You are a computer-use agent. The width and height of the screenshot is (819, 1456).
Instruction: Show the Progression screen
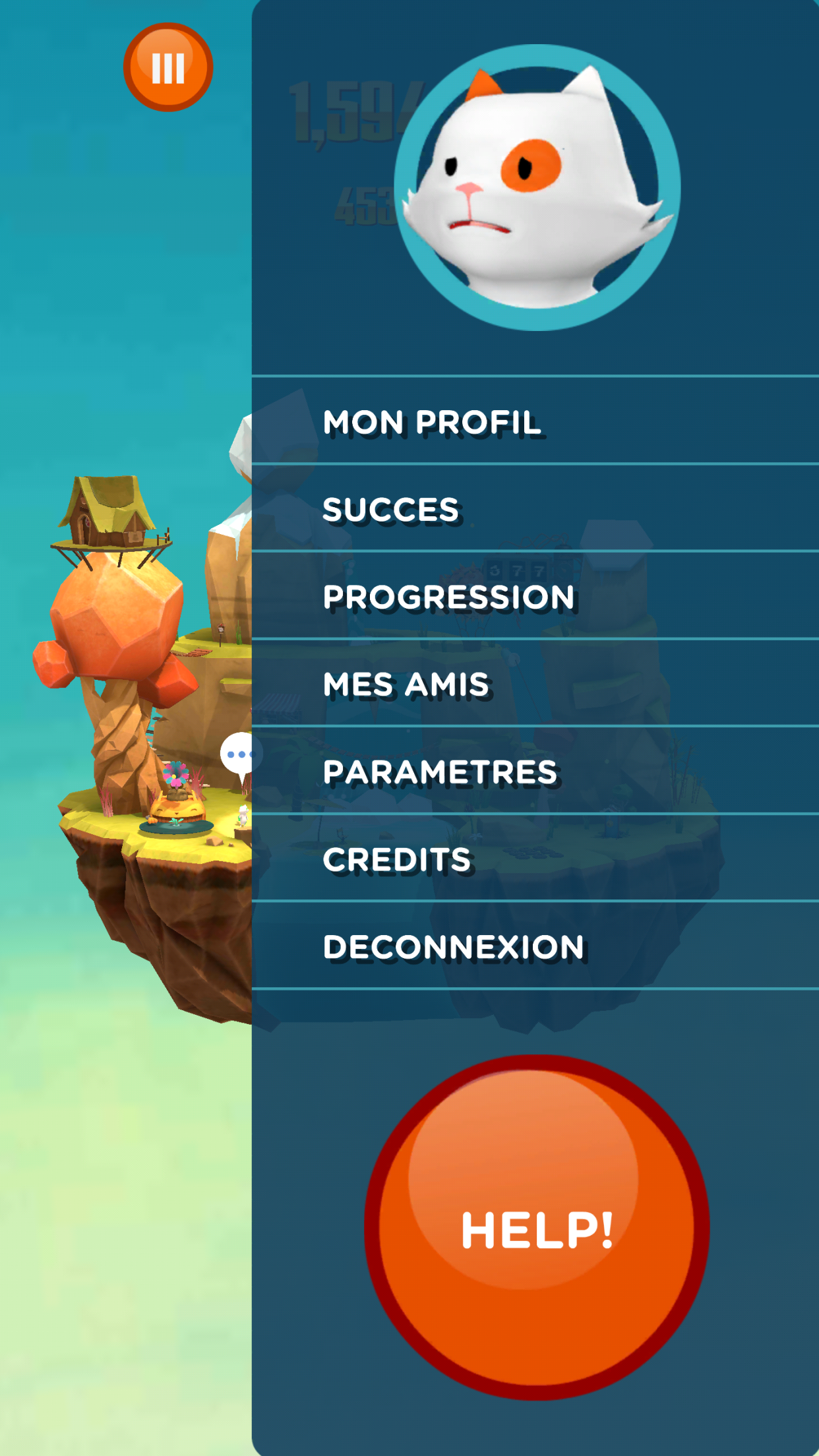click(448, 597)
